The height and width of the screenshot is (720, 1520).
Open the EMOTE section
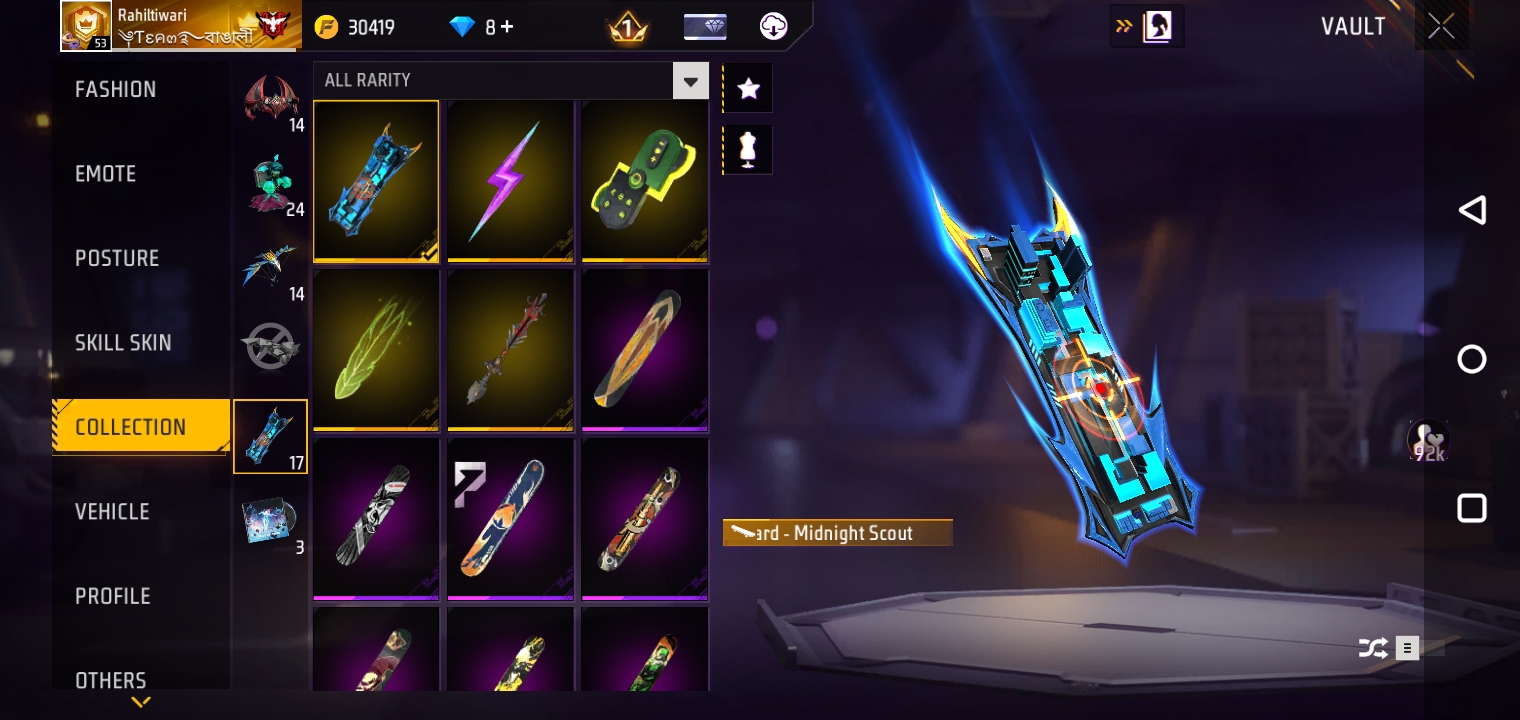coord(105,173)
